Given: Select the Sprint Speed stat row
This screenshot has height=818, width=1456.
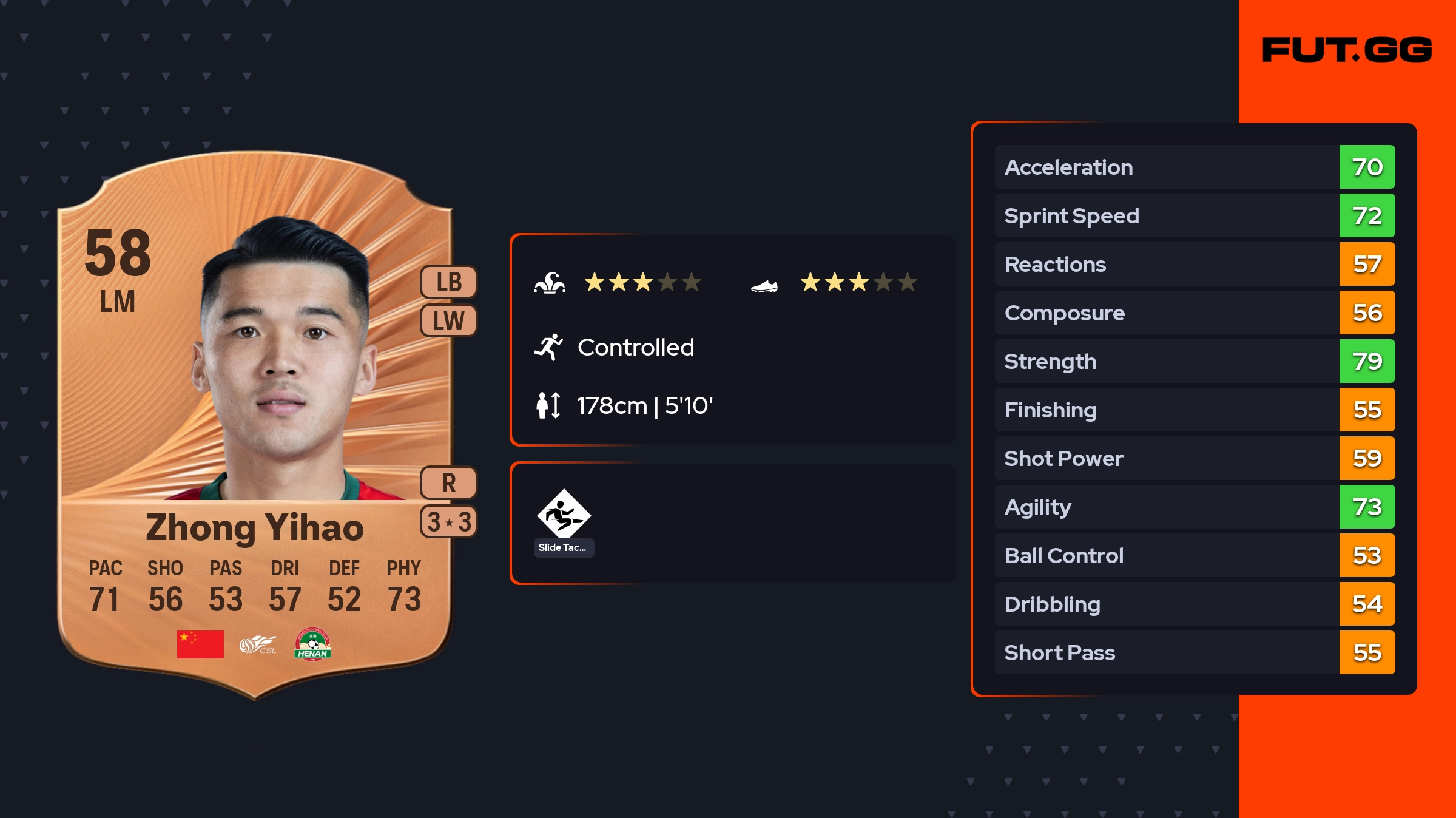Looking at the screenshot, I should [1194, 215].
